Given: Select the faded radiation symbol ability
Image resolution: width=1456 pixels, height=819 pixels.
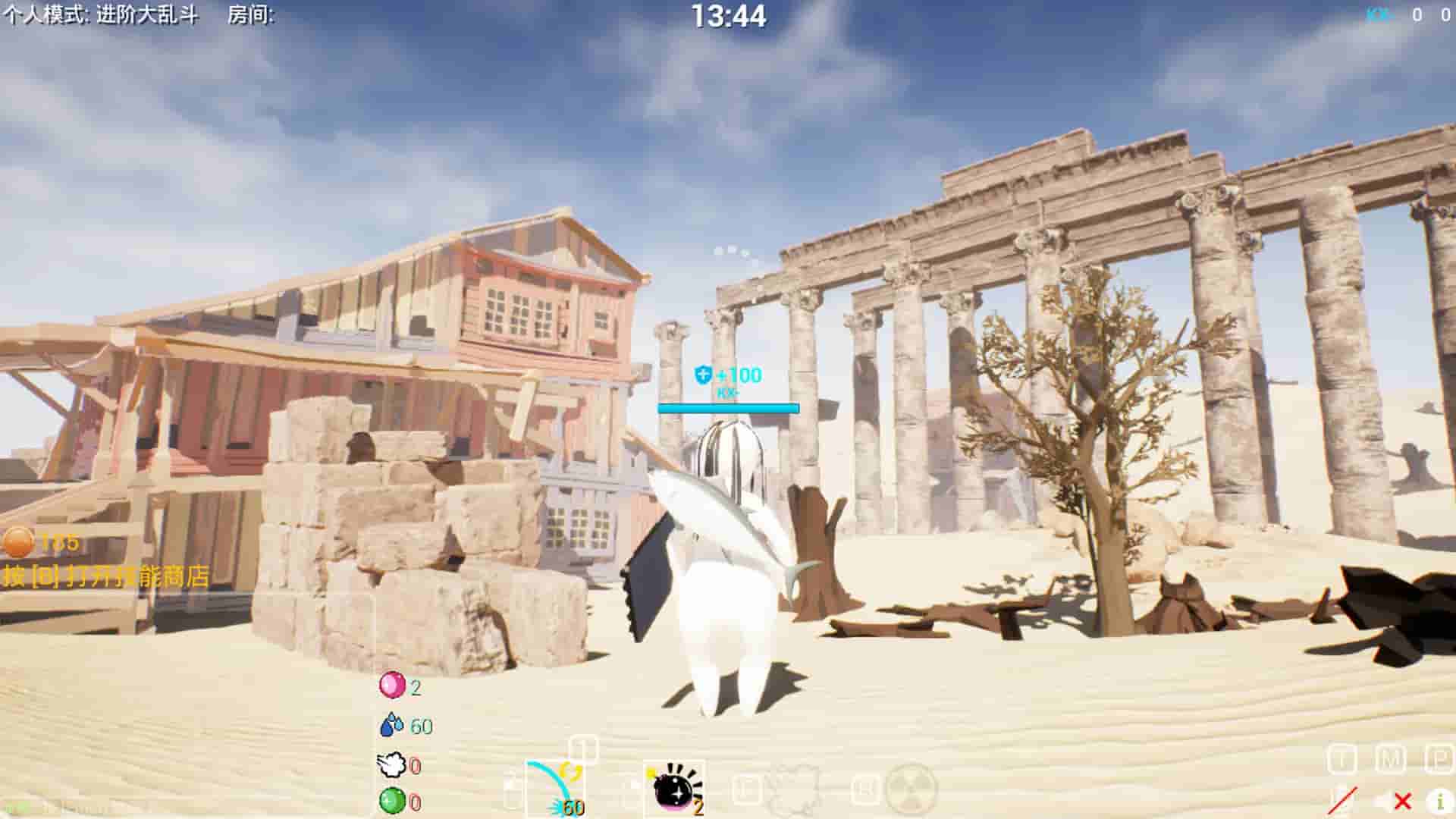Looking at the screenshot, I should tap(911, 789).
